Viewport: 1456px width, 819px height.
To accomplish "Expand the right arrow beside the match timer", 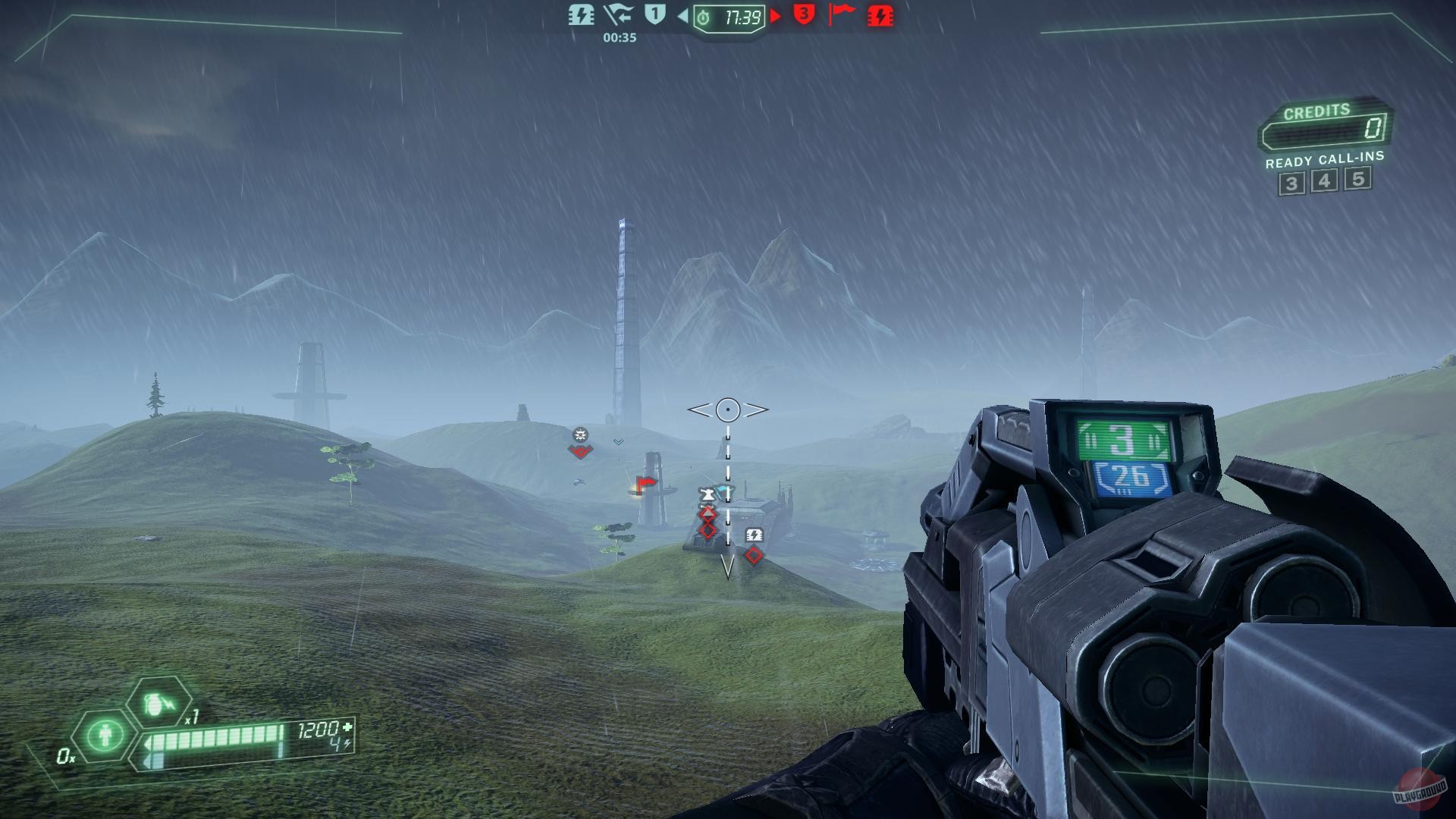I will [775, 17].
